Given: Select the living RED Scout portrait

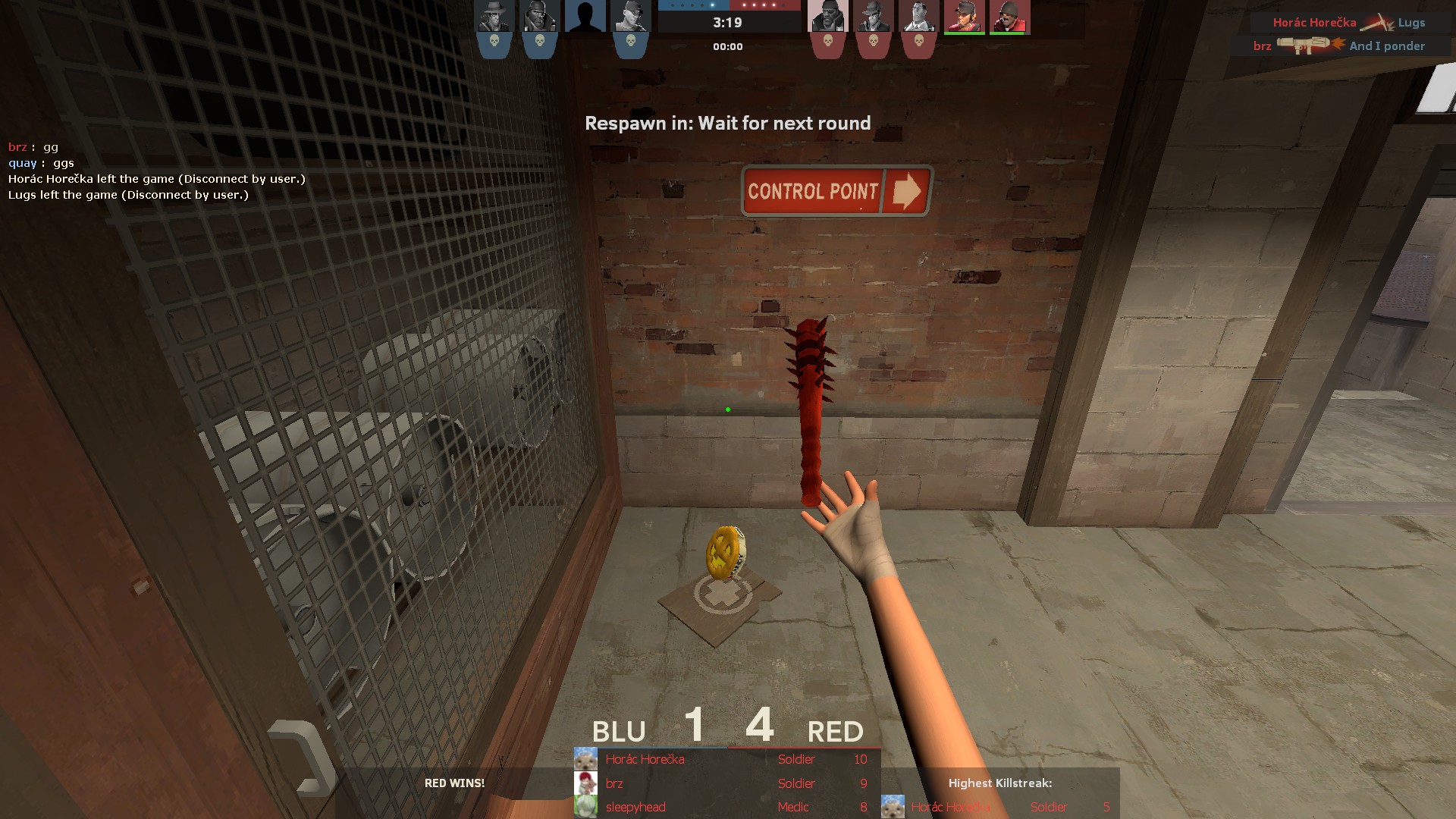Looking at the screenshot, I should click(965, 17).
